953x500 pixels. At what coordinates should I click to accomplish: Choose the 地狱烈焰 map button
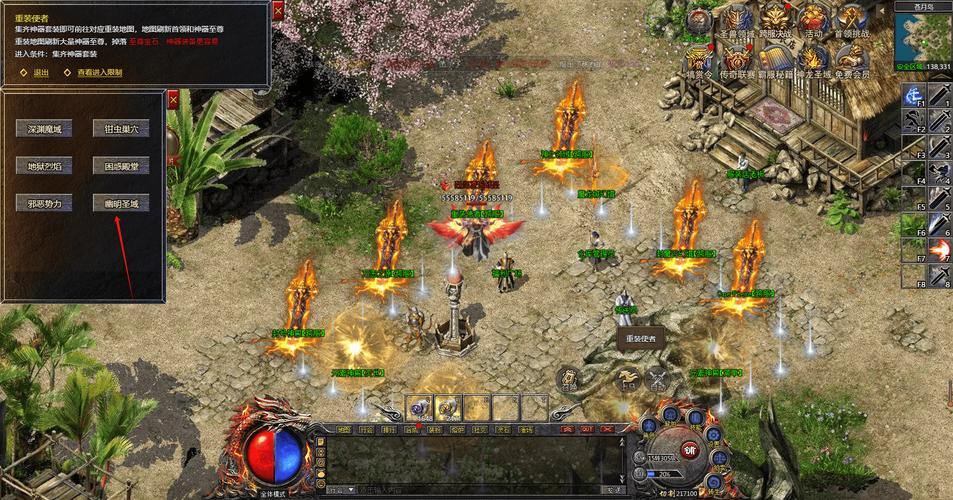click(44, 166)
